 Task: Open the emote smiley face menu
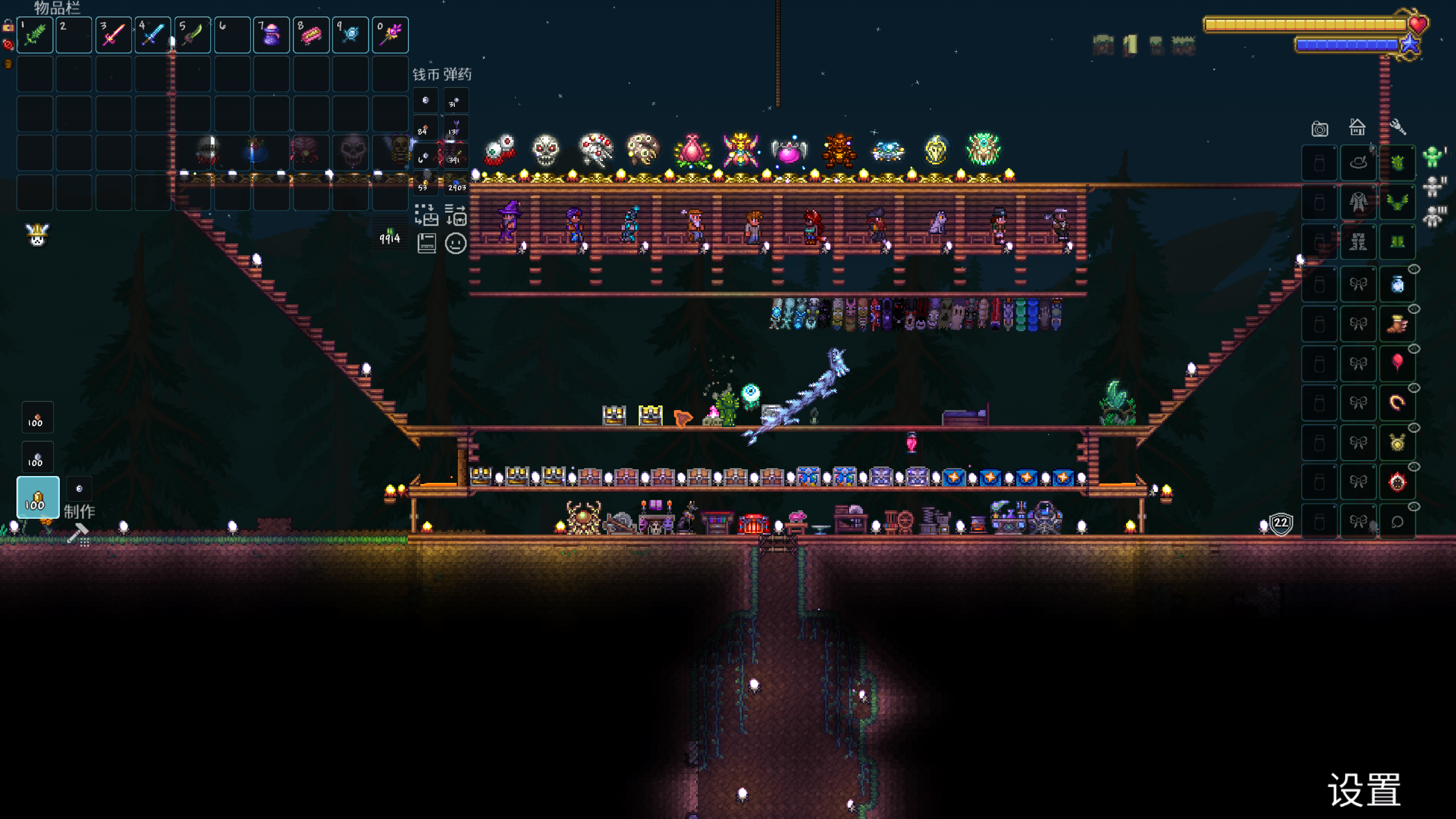click(x=456, y=243)
